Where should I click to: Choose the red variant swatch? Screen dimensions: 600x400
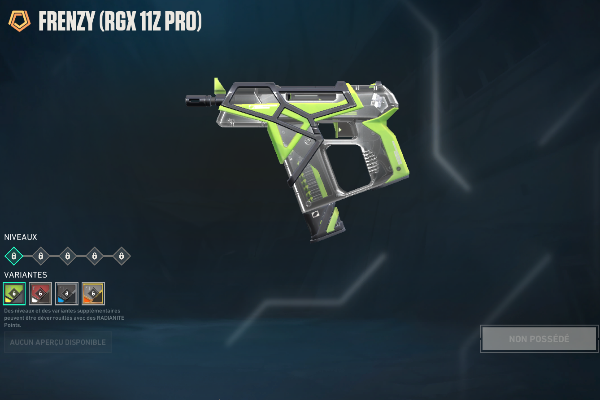coord(40,293)
